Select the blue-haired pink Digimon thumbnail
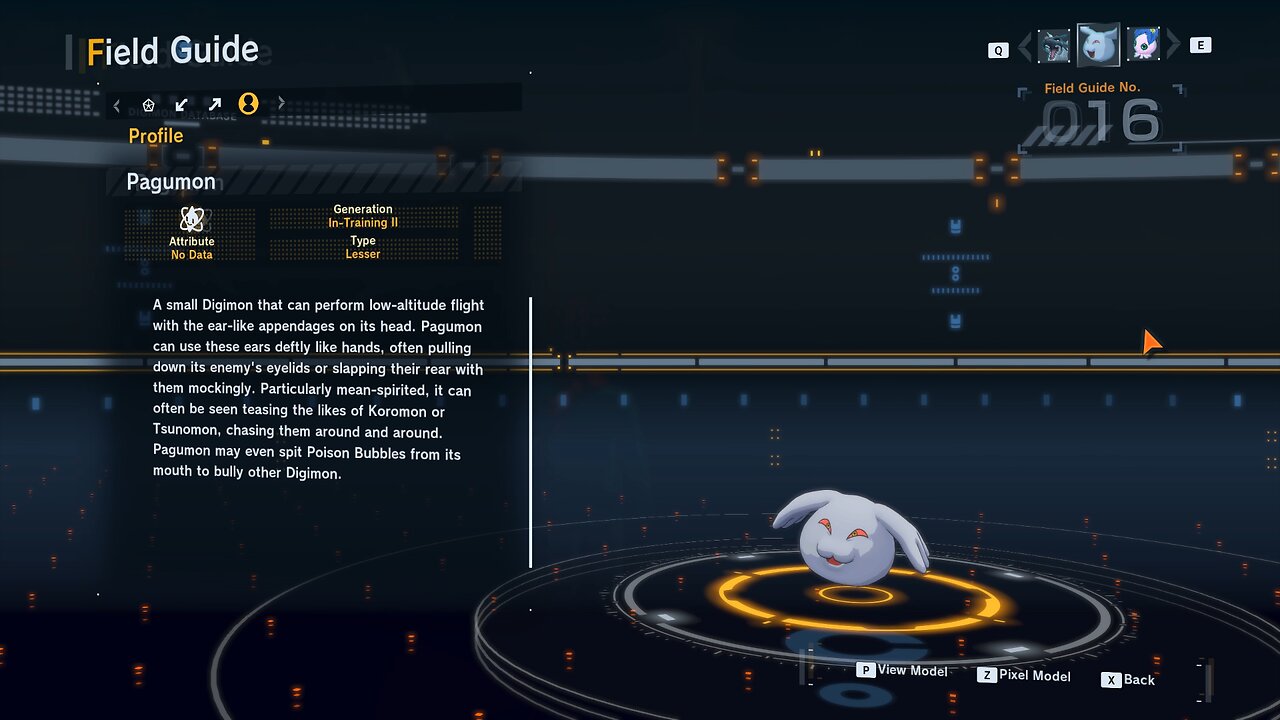 pyautogui.click(x=1143, y=45)
